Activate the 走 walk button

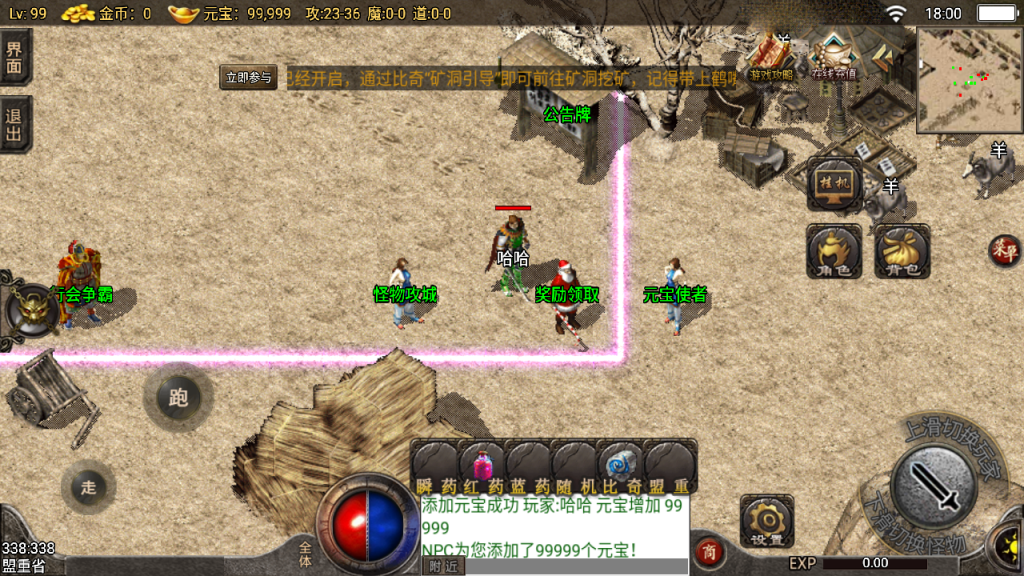[x=89, y=487]
